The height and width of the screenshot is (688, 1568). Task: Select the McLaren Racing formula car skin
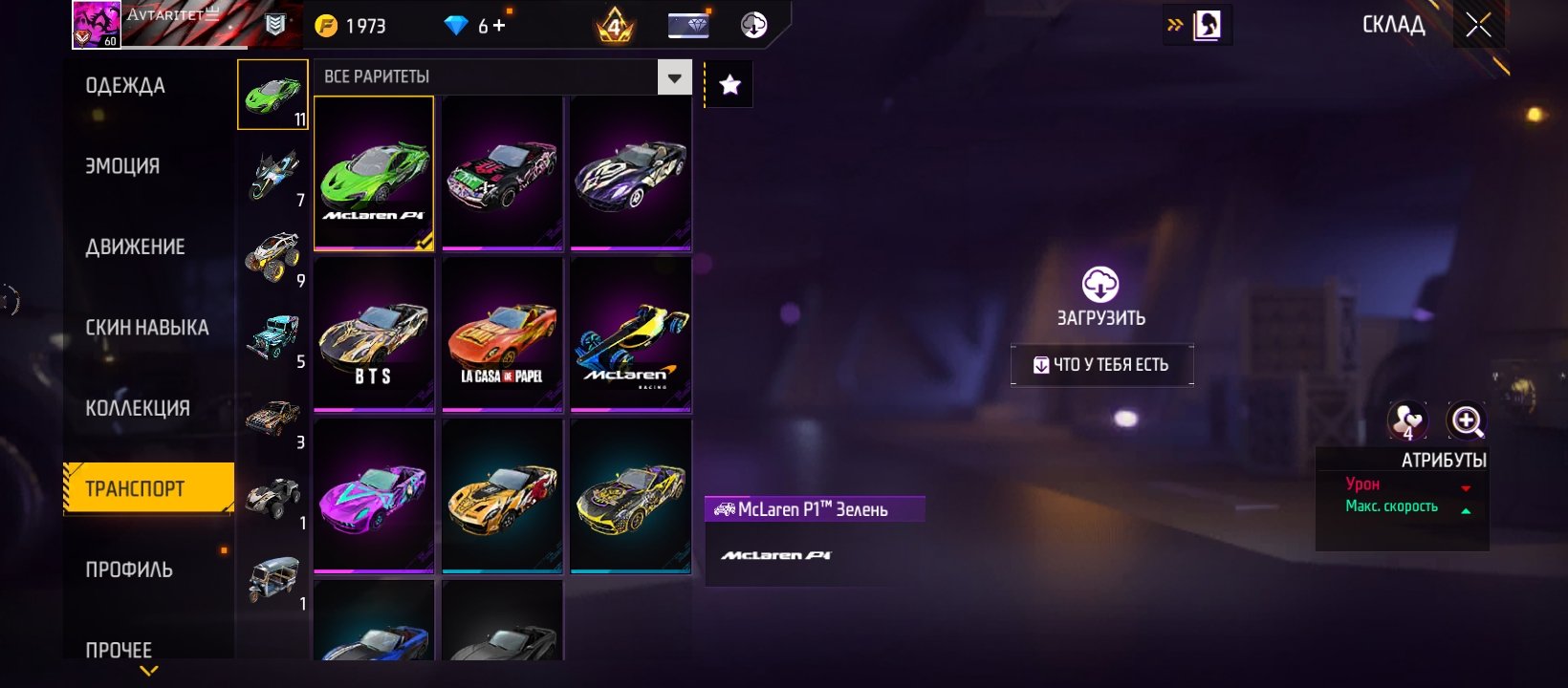click(x=630, y=334)
